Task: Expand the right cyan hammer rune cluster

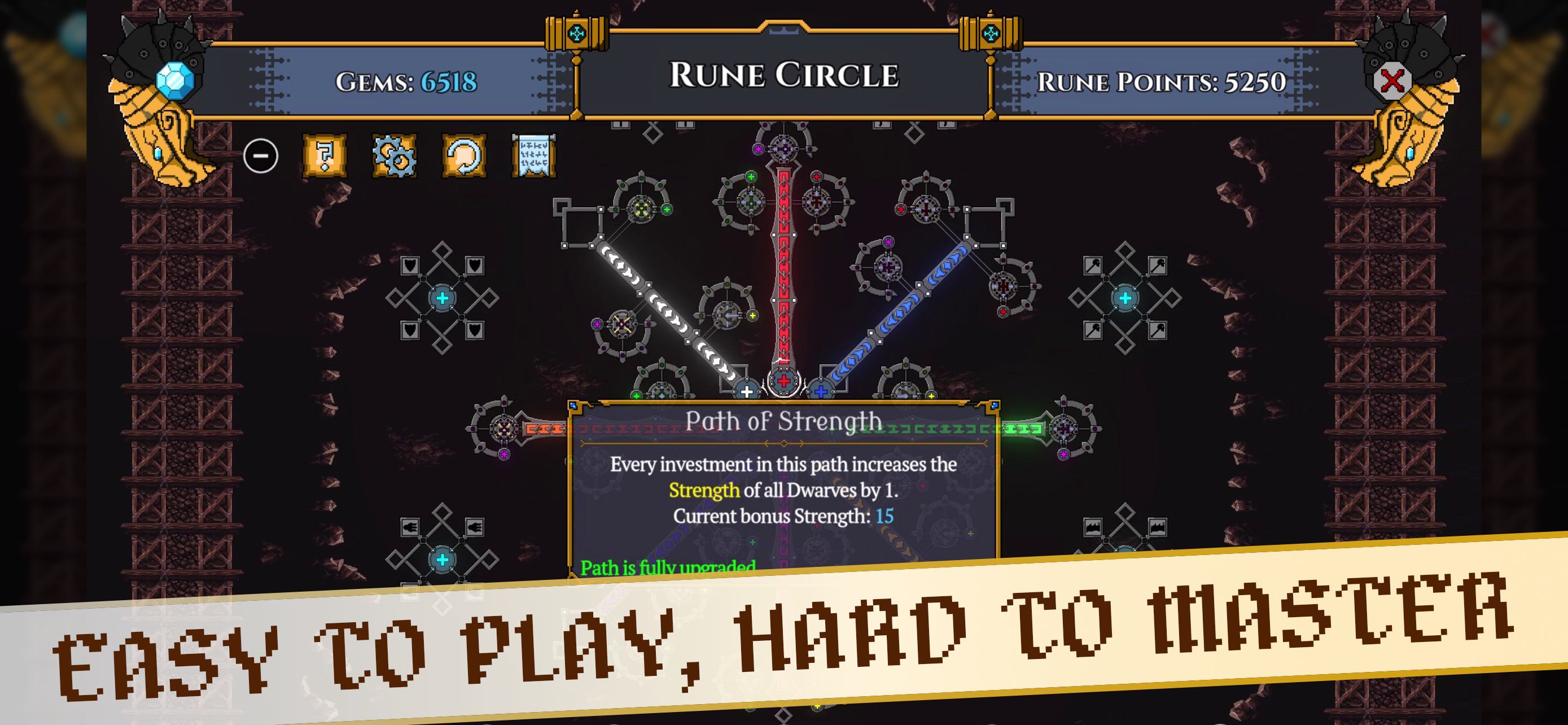Action: point(1125,299)
